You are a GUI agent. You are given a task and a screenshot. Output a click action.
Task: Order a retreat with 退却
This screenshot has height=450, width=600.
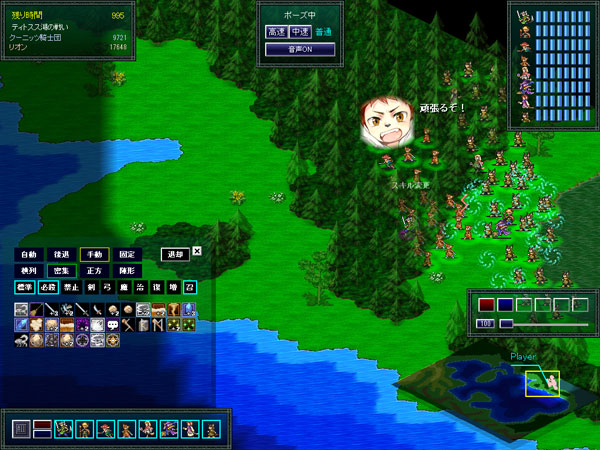click(x=175, y=254)
